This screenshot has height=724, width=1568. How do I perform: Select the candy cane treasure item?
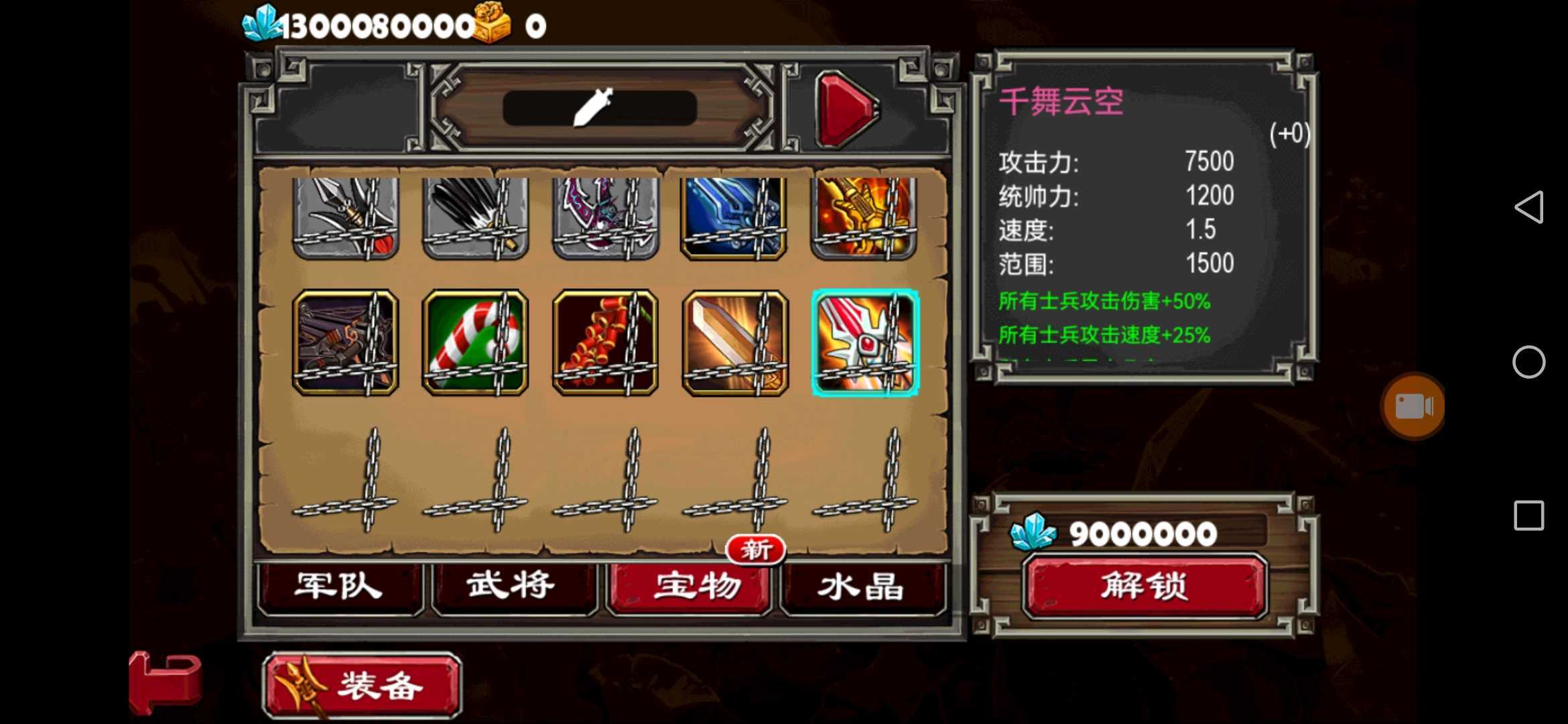[x=474, y=343]
